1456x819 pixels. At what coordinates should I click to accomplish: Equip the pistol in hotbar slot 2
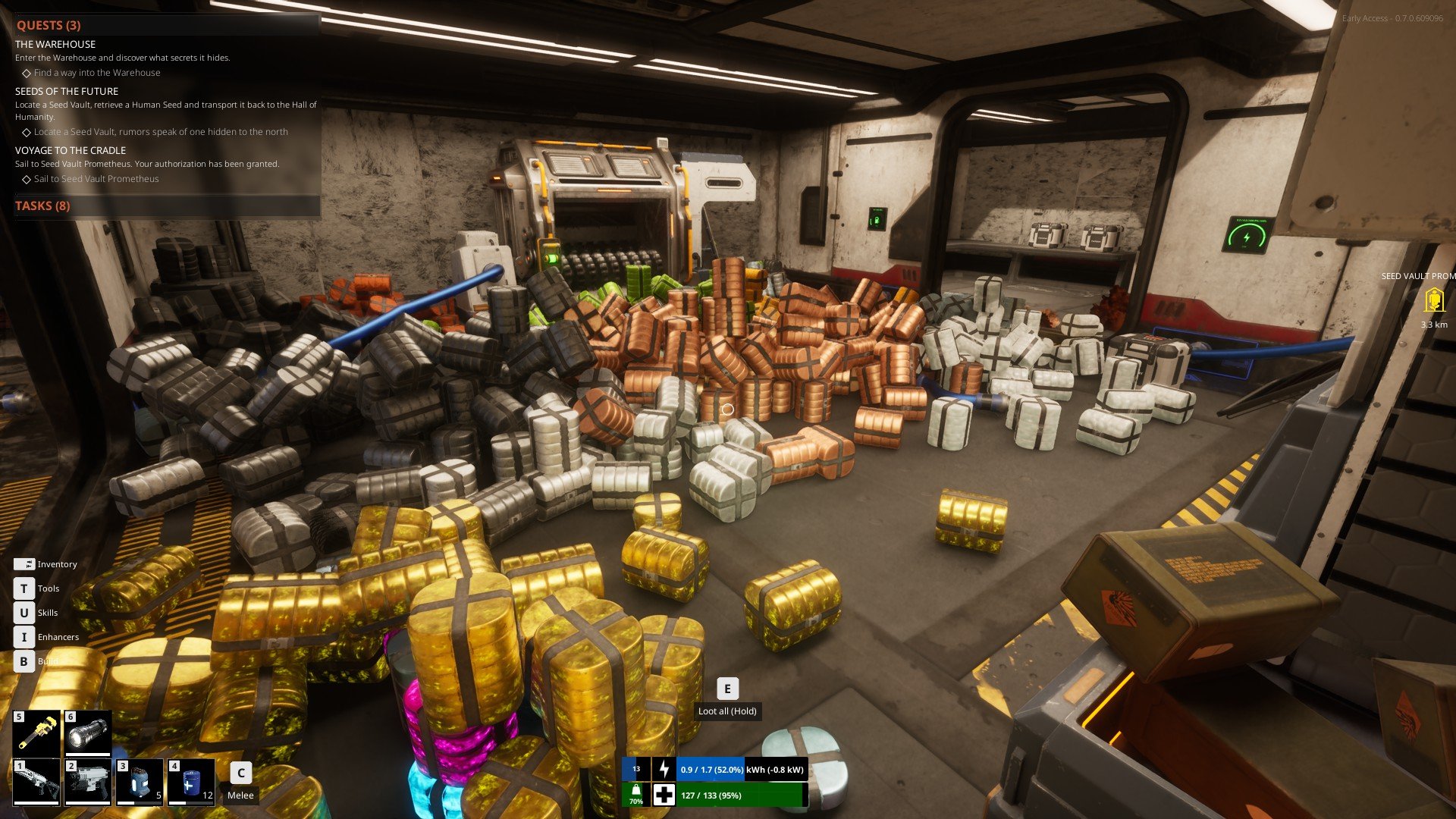(88, 782)
